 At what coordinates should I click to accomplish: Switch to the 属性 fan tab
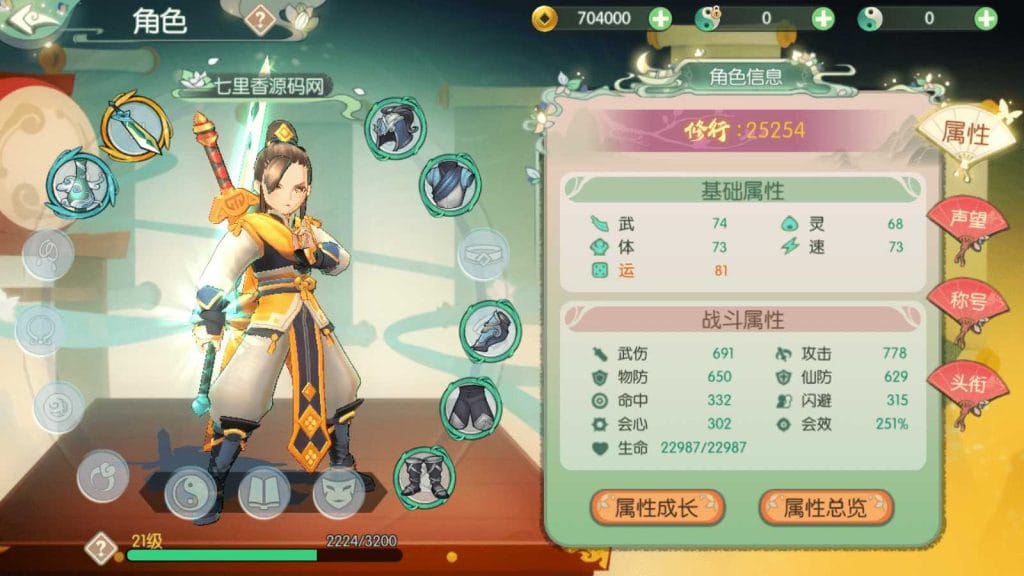(965, 133)
